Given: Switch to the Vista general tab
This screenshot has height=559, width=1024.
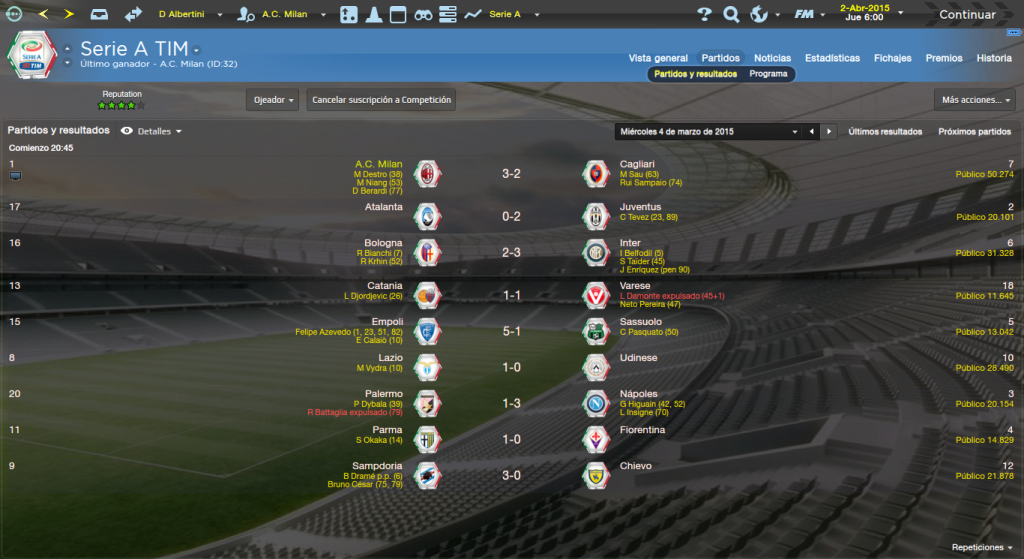Looking at the screenshot, I should 658,58.
